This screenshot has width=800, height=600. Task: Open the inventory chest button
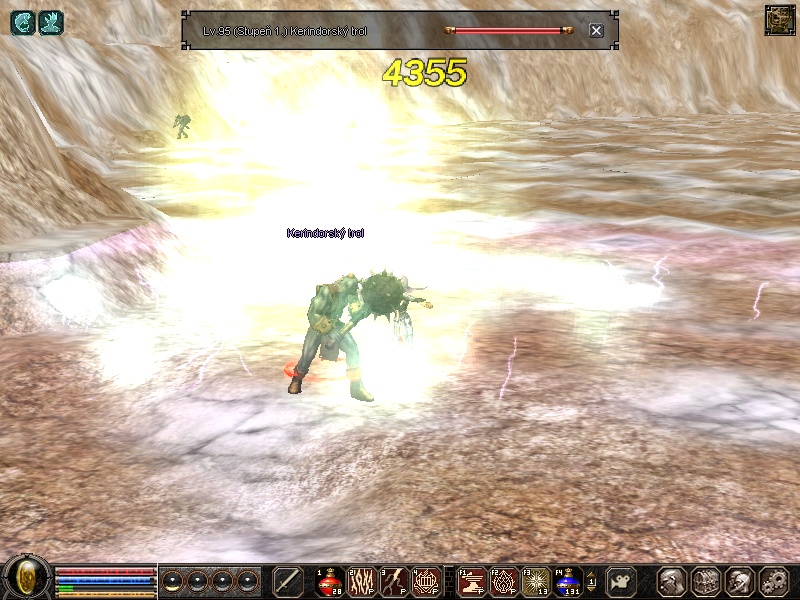pyautogui.click(x=705, y=580)
